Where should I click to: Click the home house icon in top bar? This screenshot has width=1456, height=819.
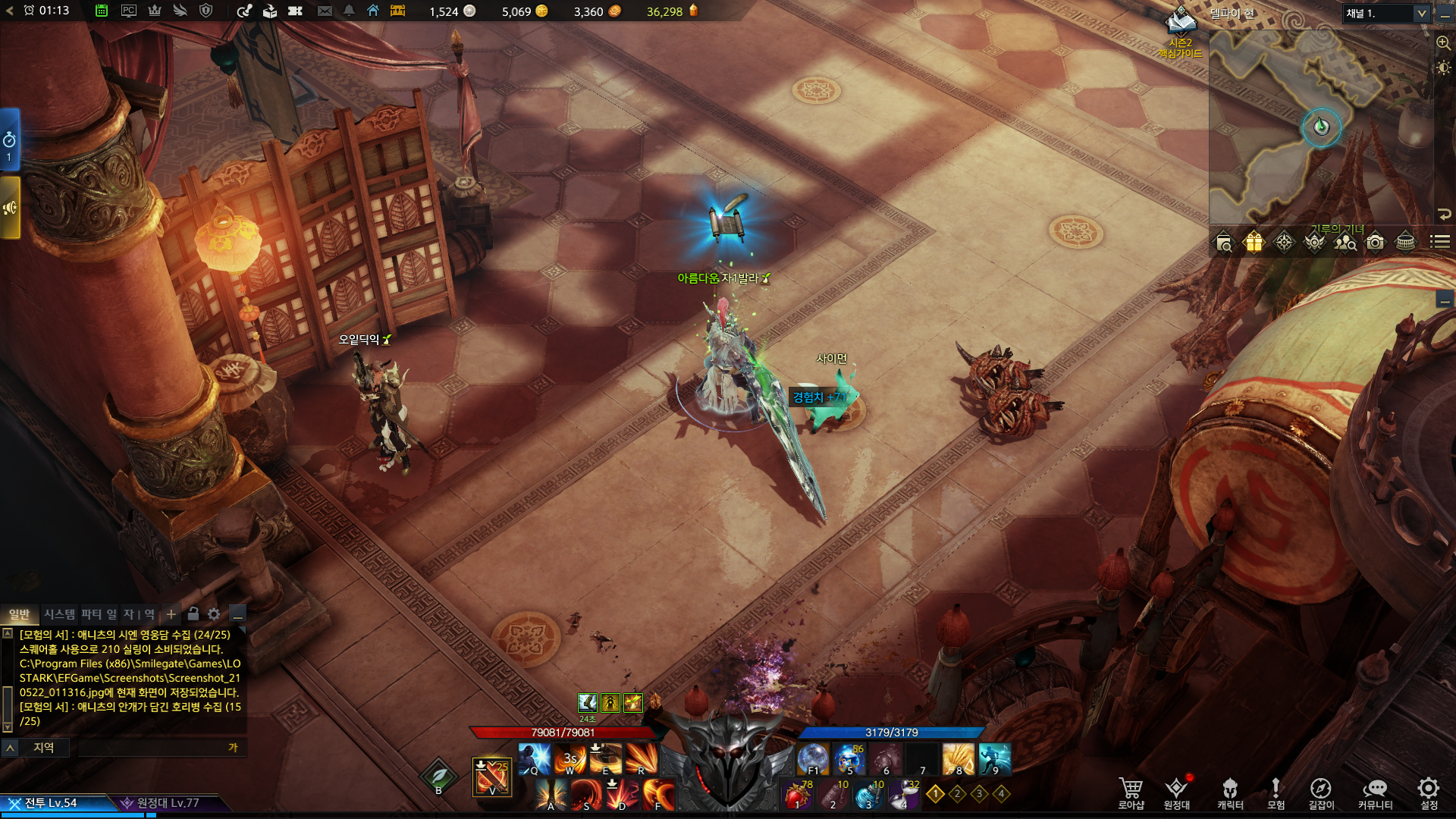pyautogui.click(x=373, y=11)
